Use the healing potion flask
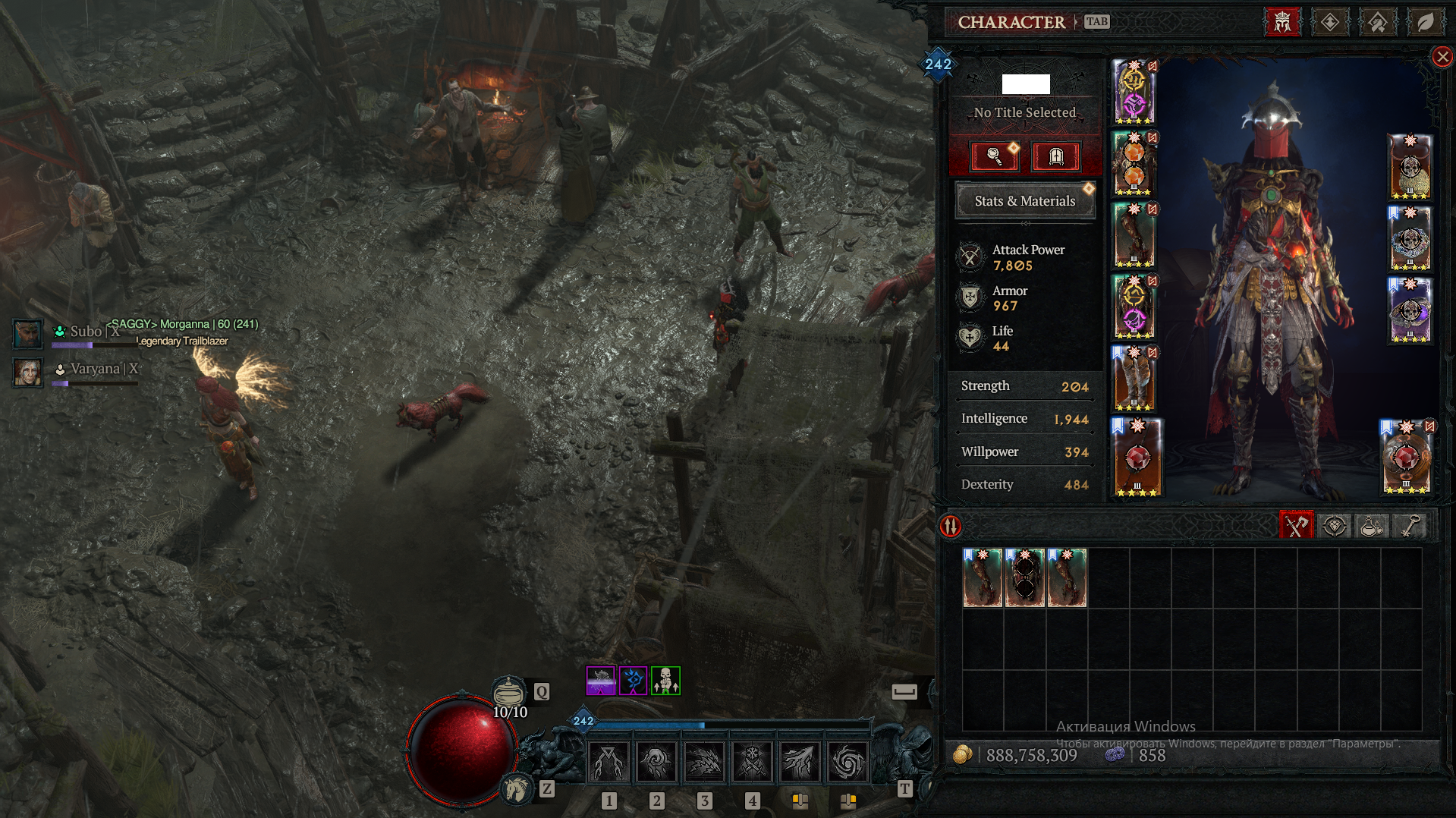1456x818 pixels. pyautogui.click(x=509, y=692)
